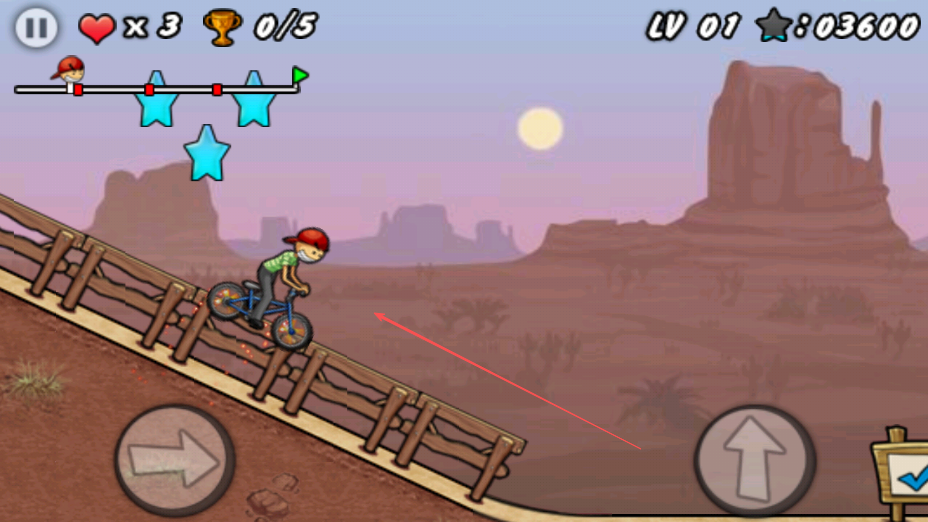
Task: Pause the game with the pause button
Action: click(36, 27)
